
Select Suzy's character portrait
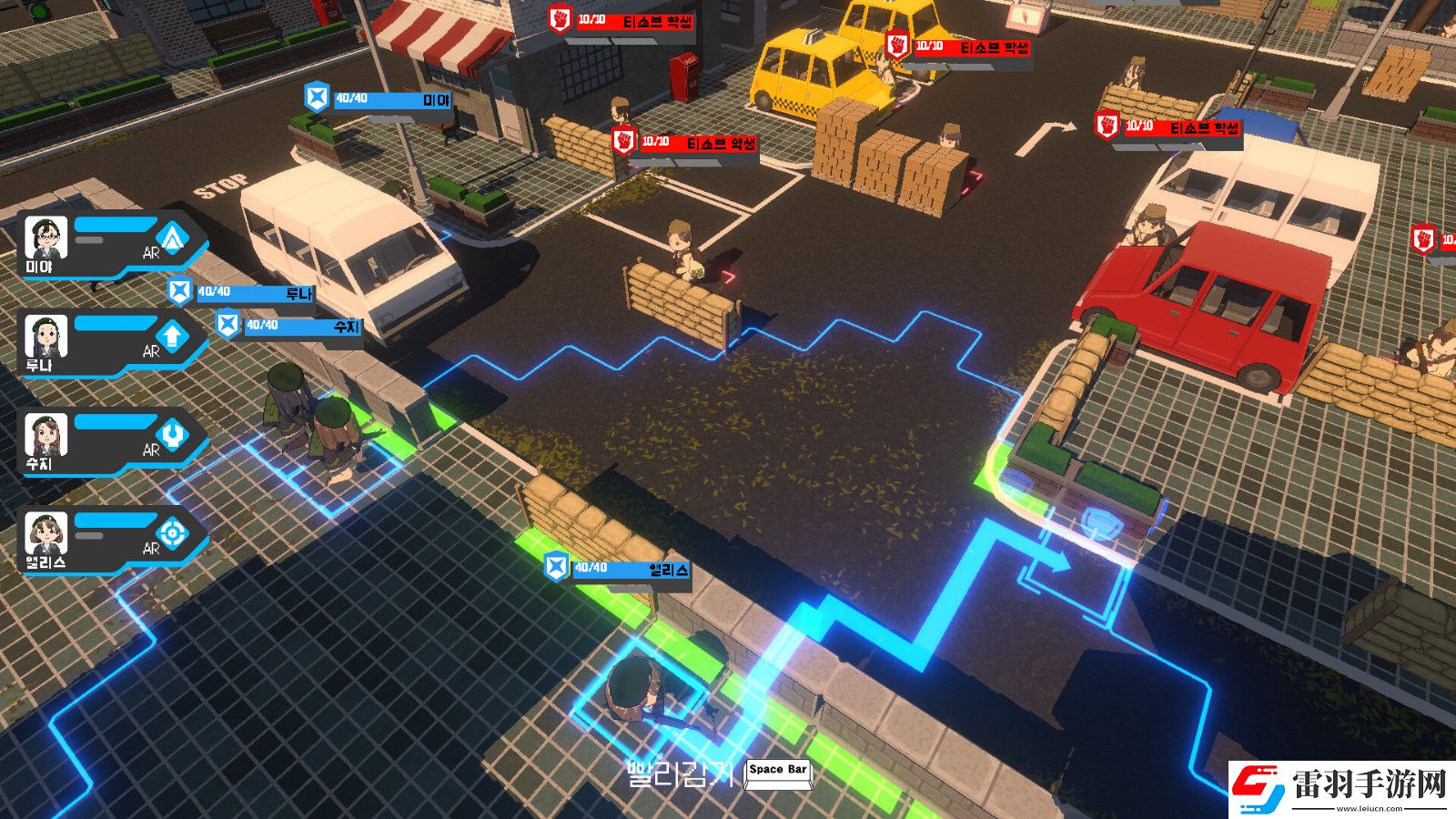pos(45,435)
